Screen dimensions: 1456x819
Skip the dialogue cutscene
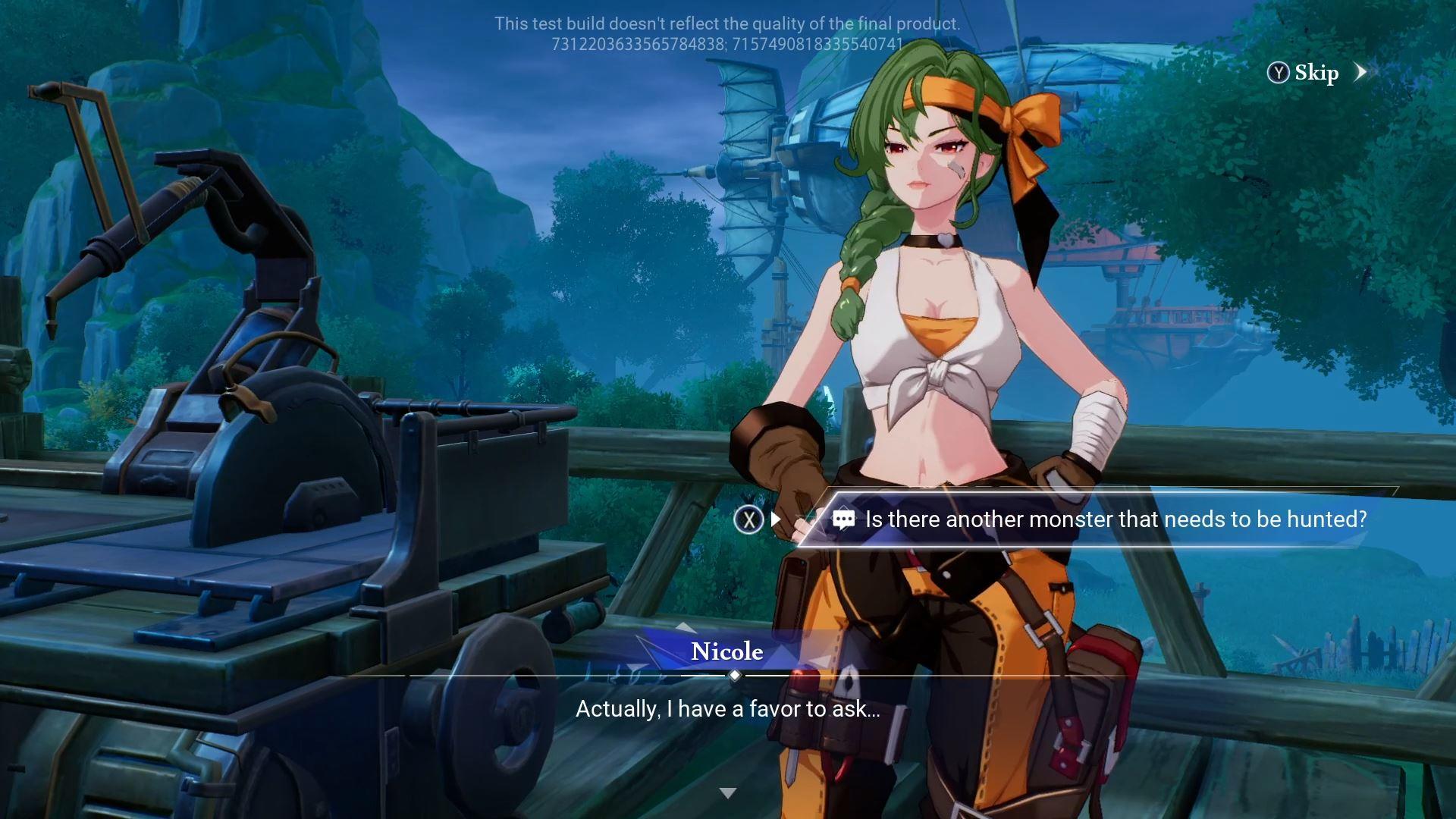click(x=1316, y=73)
